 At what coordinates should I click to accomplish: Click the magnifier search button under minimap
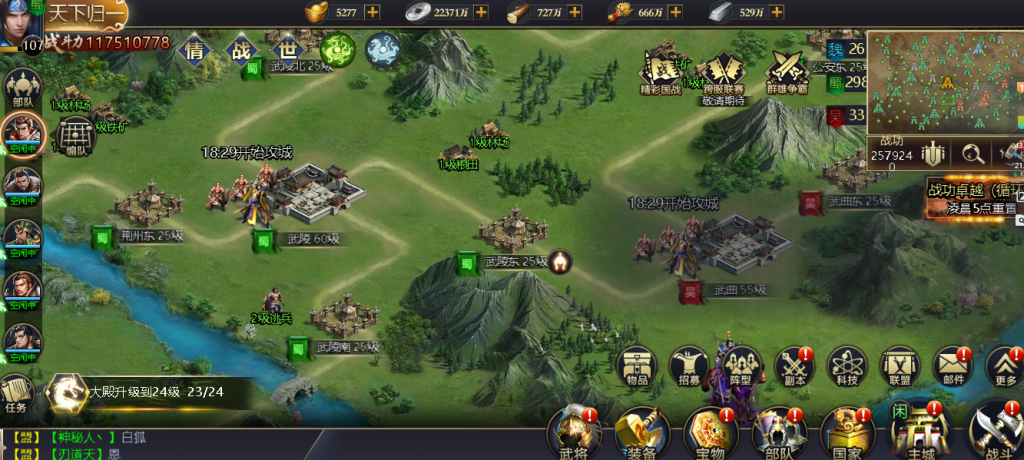[970, 154]
